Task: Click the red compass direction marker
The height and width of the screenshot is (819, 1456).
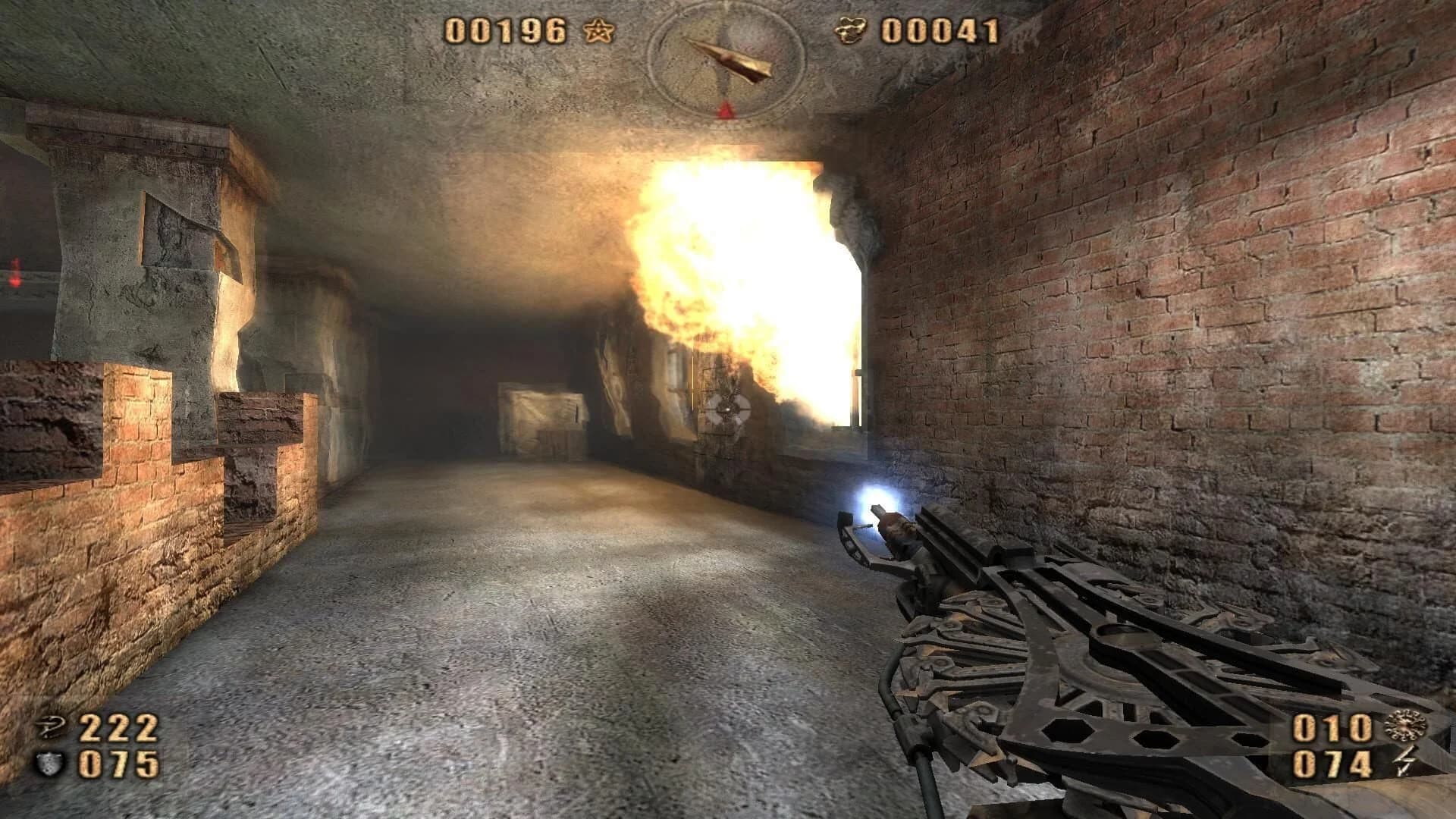Action: 724,108
